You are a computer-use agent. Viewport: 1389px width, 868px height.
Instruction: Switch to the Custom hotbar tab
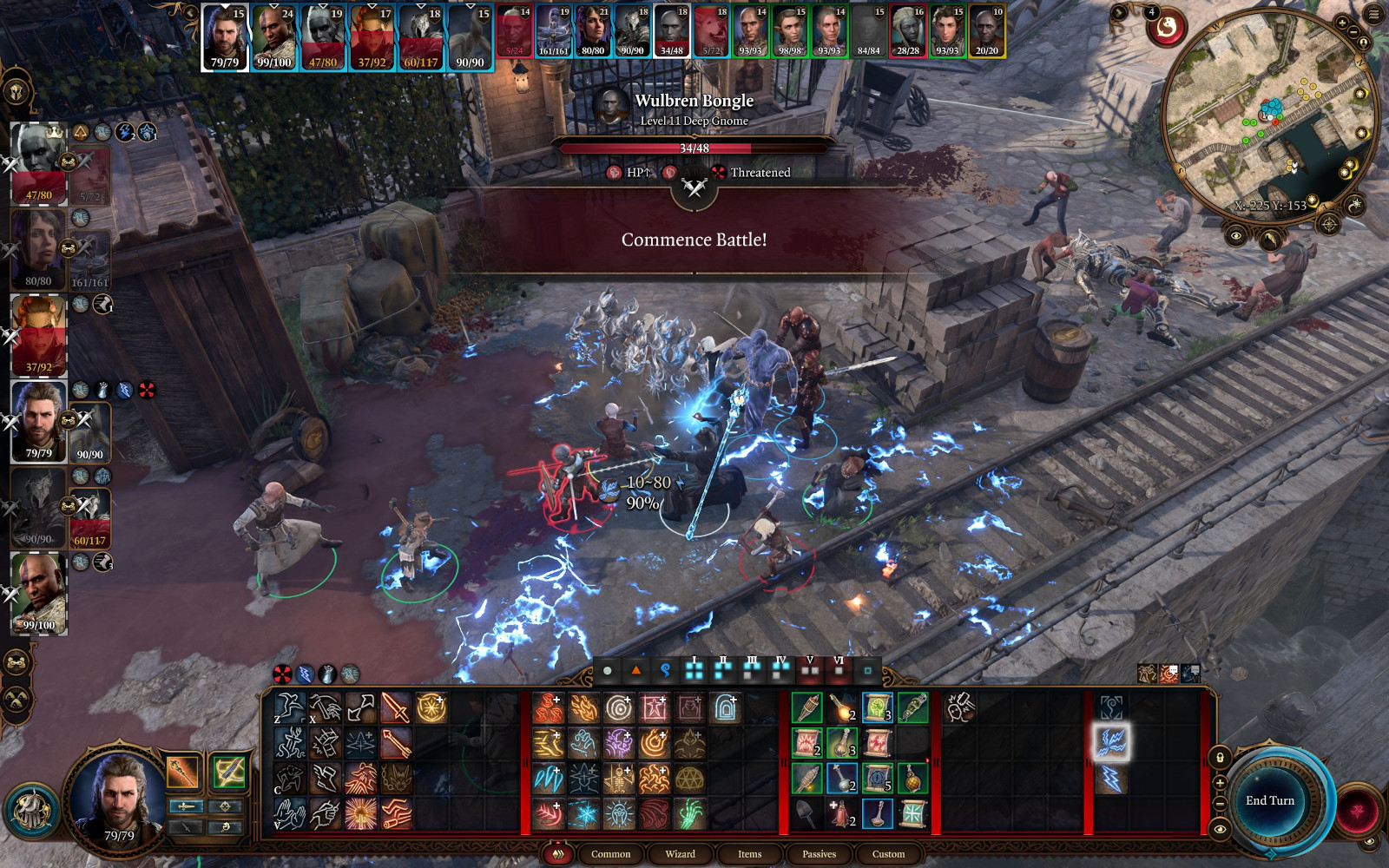(888, 854)
